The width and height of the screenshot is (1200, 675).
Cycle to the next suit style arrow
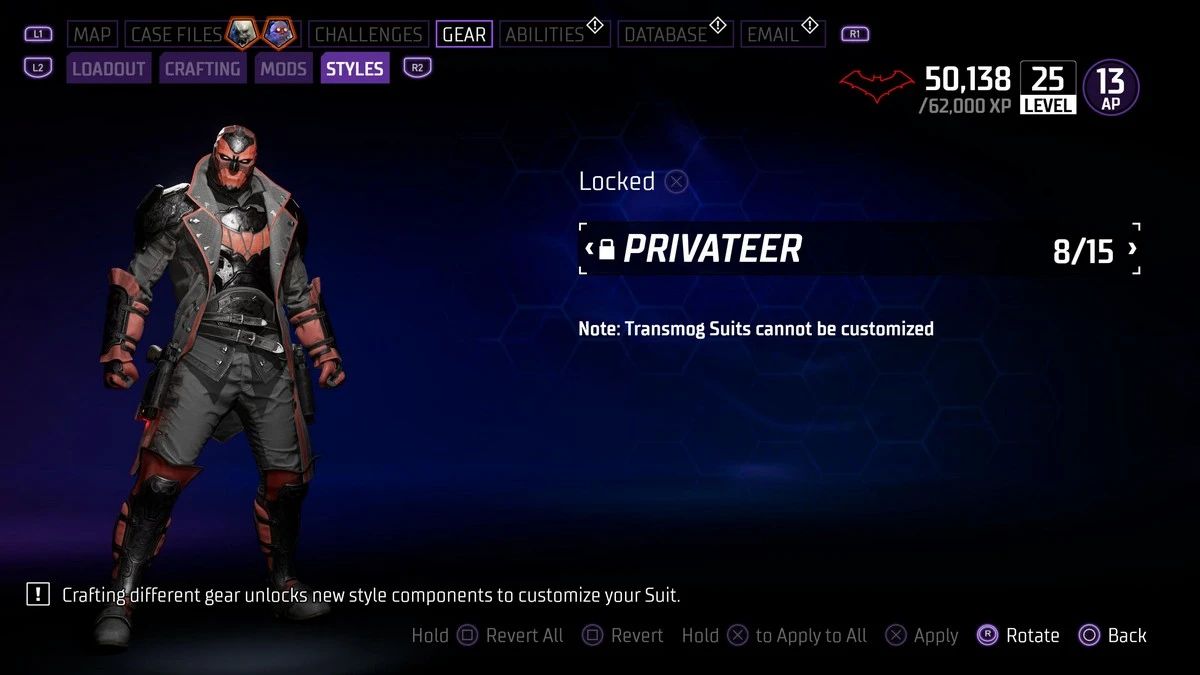1132,249
